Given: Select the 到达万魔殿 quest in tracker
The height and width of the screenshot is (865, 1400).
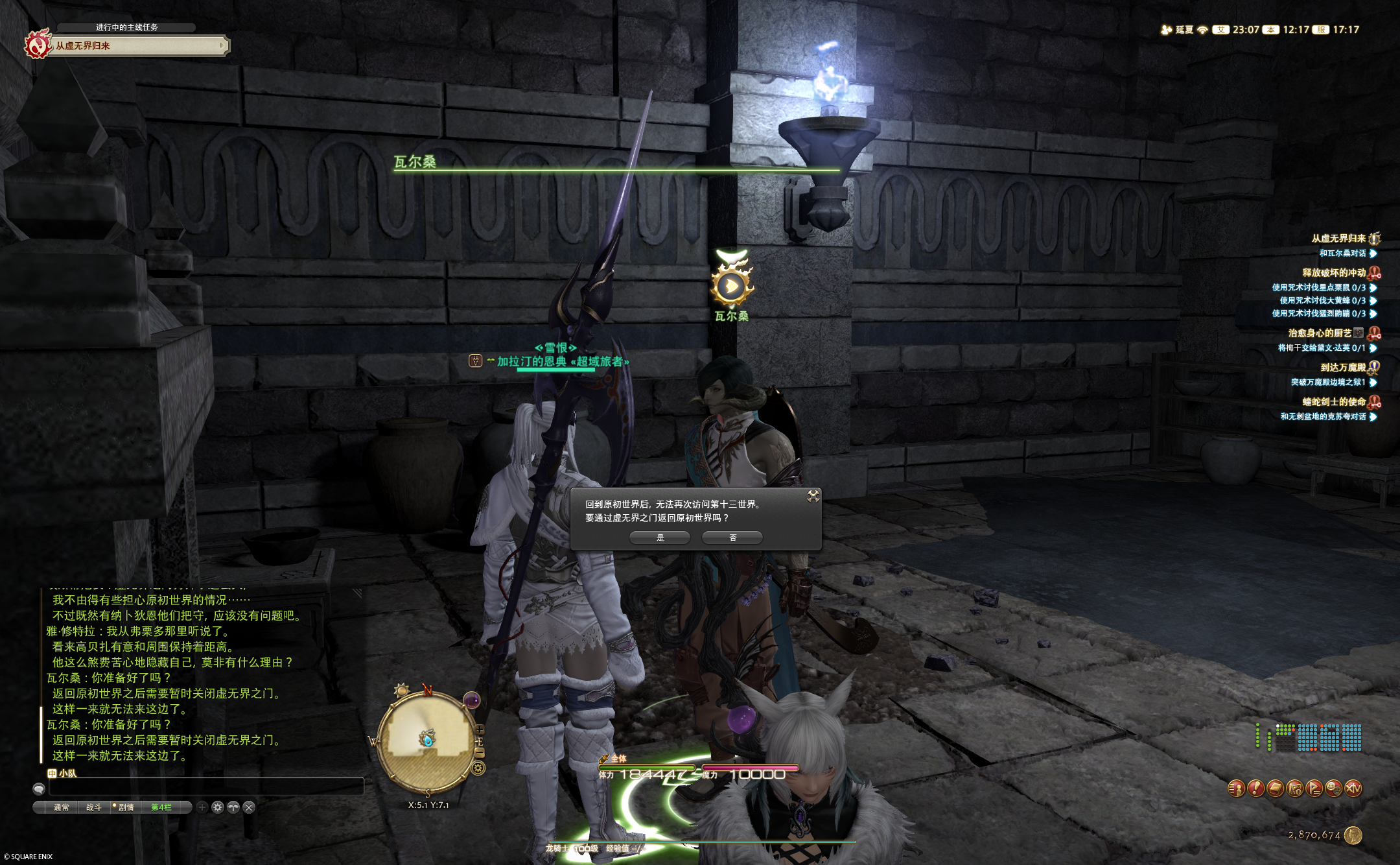Looking at the screenshot, I should pos(1342,368).
